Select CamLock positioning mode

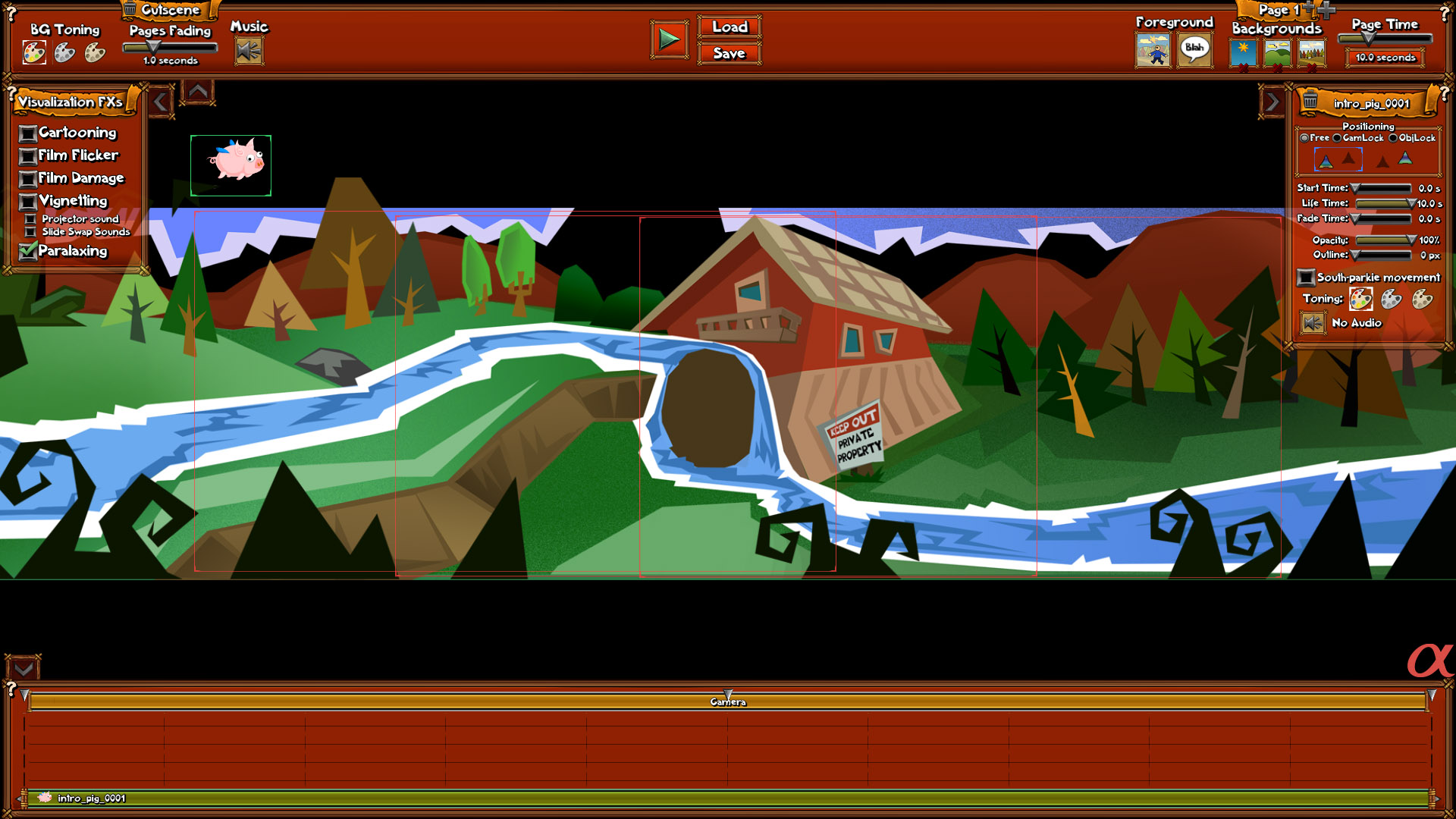[x=1338, y=138]
